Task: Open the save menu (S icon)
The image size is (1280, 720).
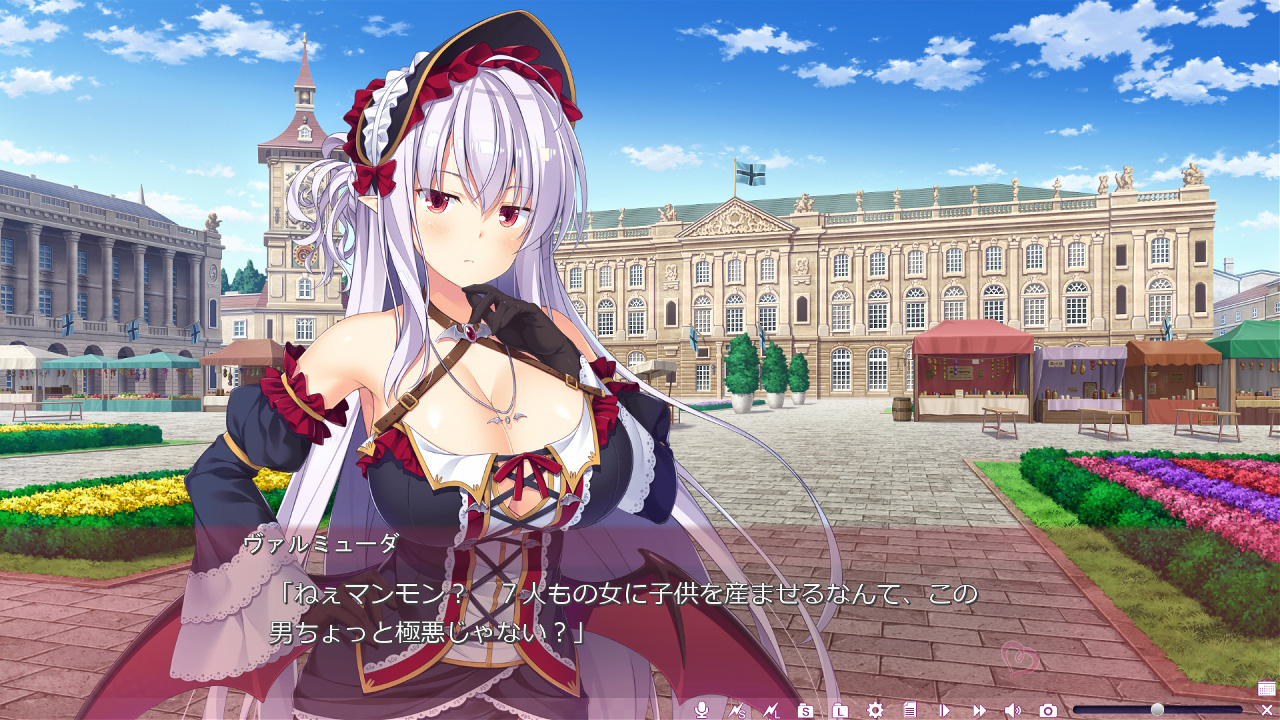Action: [806, 710]
